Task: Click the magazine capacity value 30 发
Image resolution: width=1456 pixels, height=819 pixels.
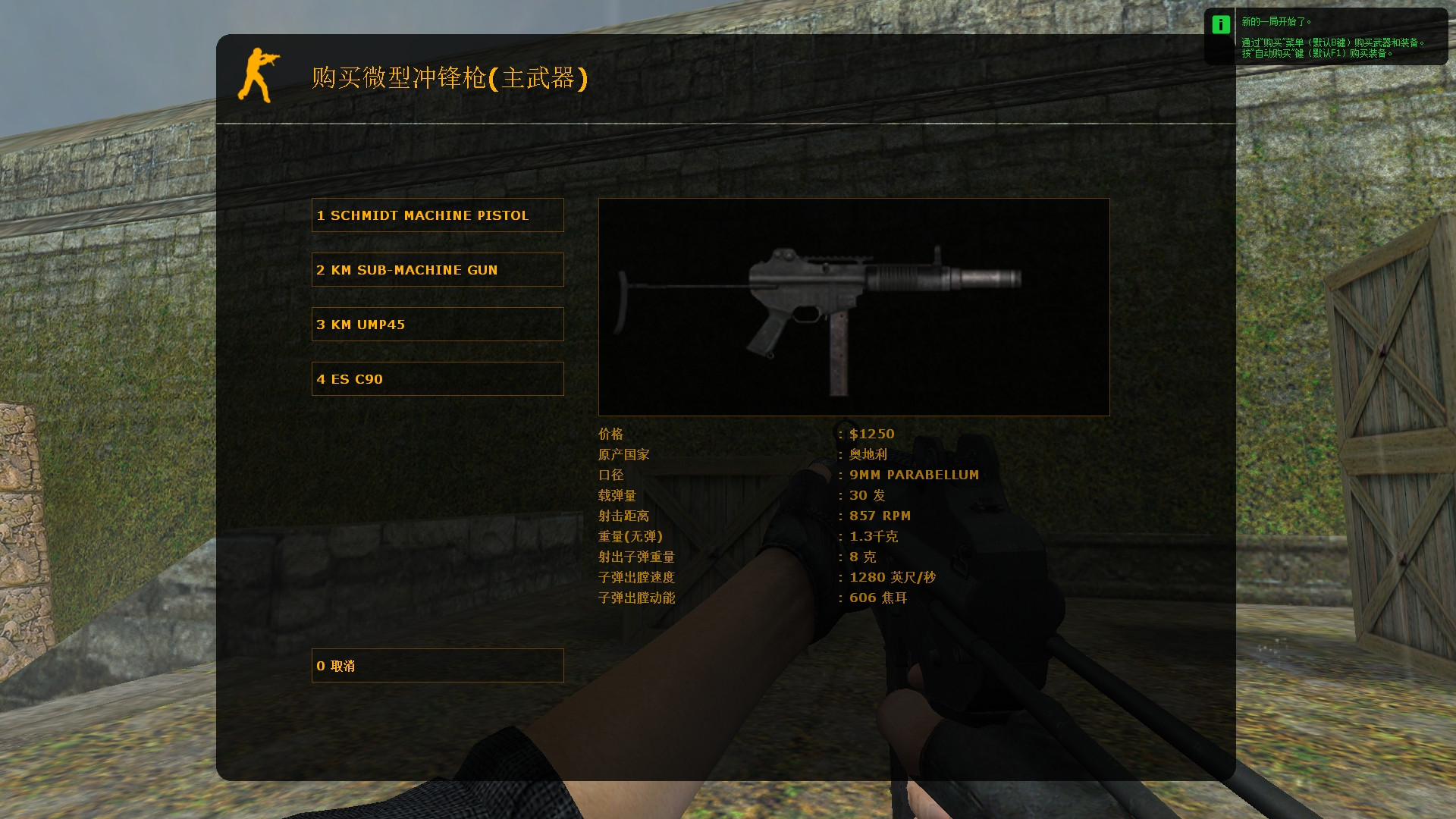Action: tap(867, 495)
